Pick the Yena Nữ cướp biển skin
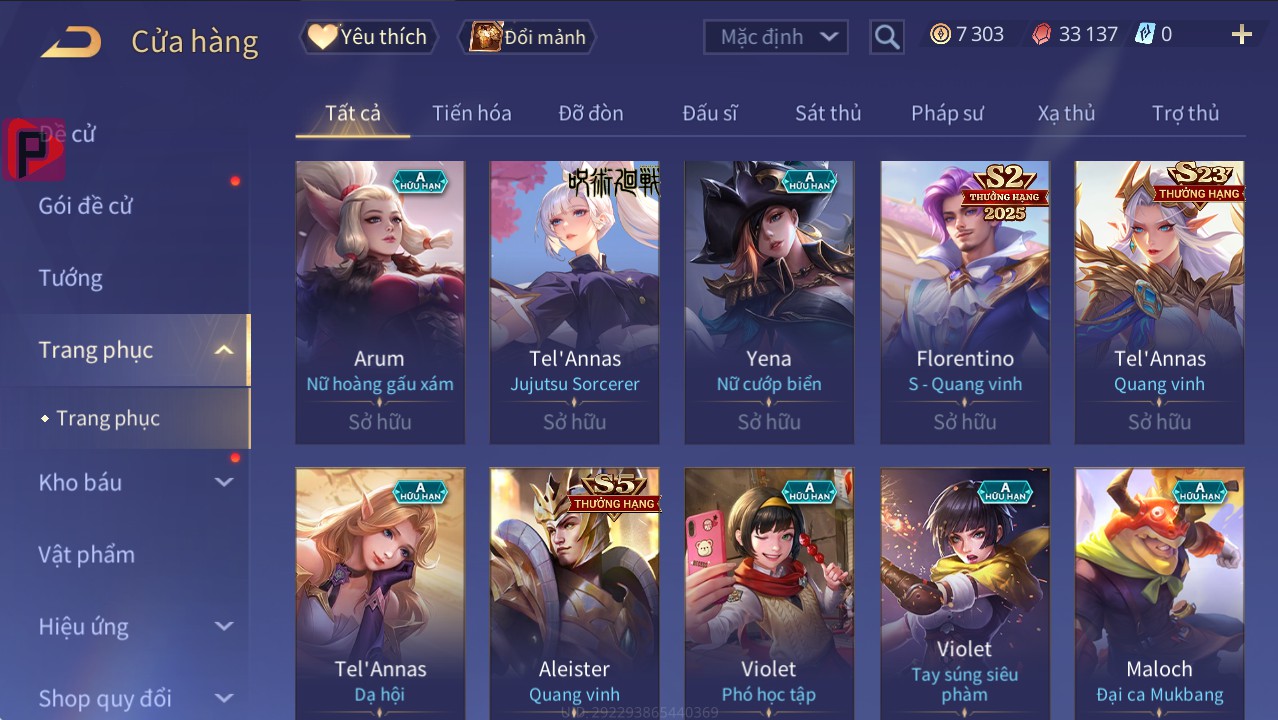This screenshot has height=720, width=1278. [769, 301]
